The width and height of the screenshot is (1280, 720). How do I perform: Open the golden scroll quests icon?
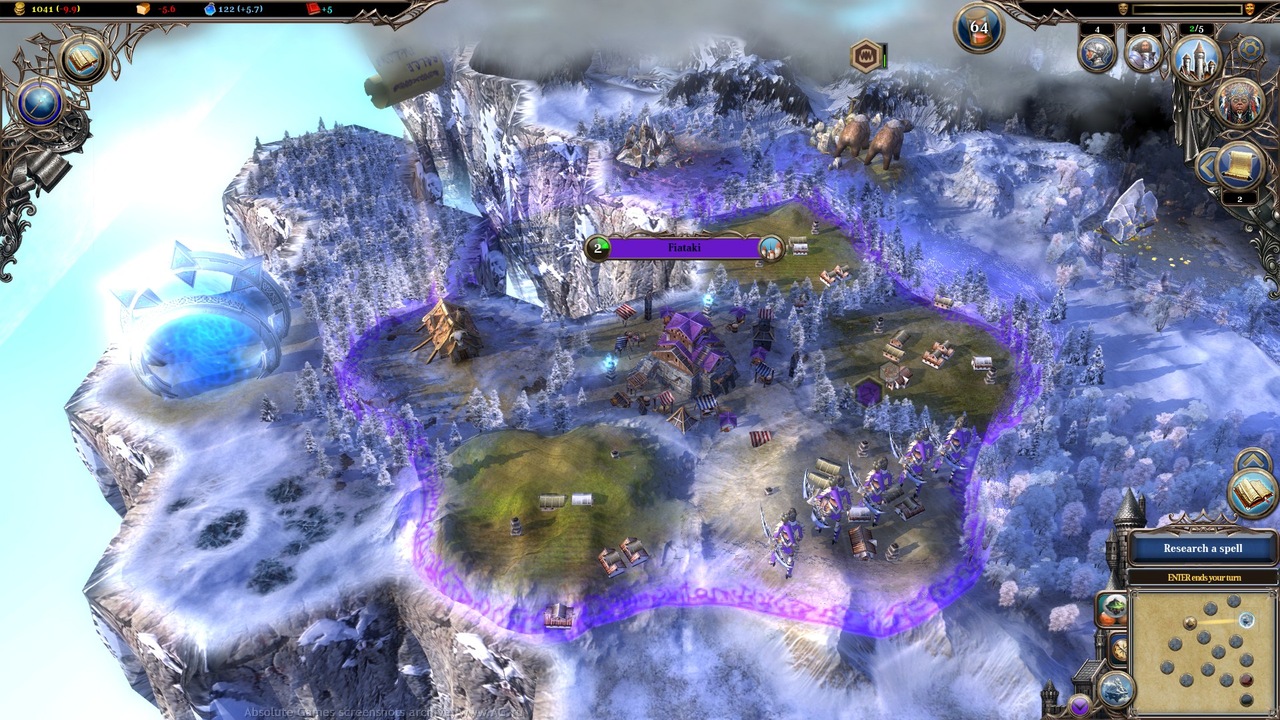tap(1240, 166)
